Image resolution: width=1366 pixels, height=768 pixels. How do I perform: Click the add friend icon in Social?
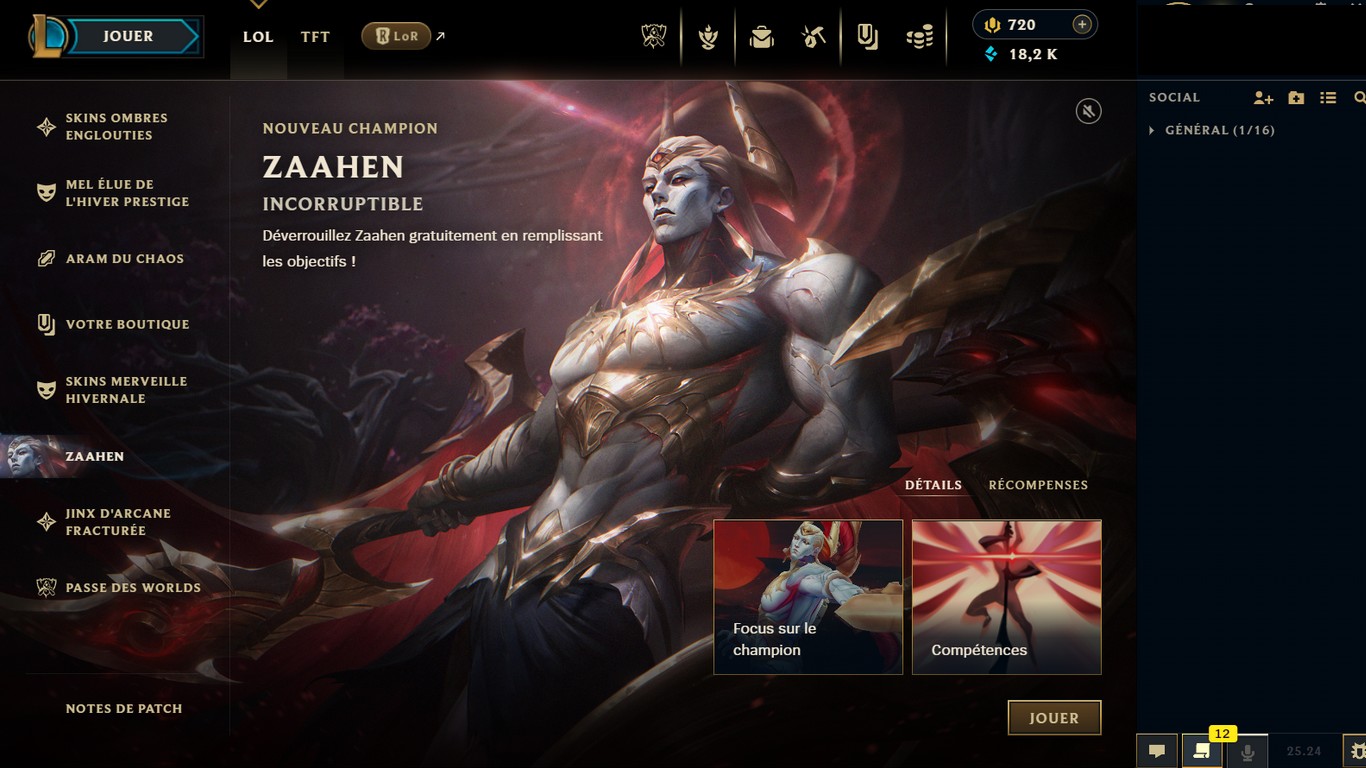point(1263,98)
